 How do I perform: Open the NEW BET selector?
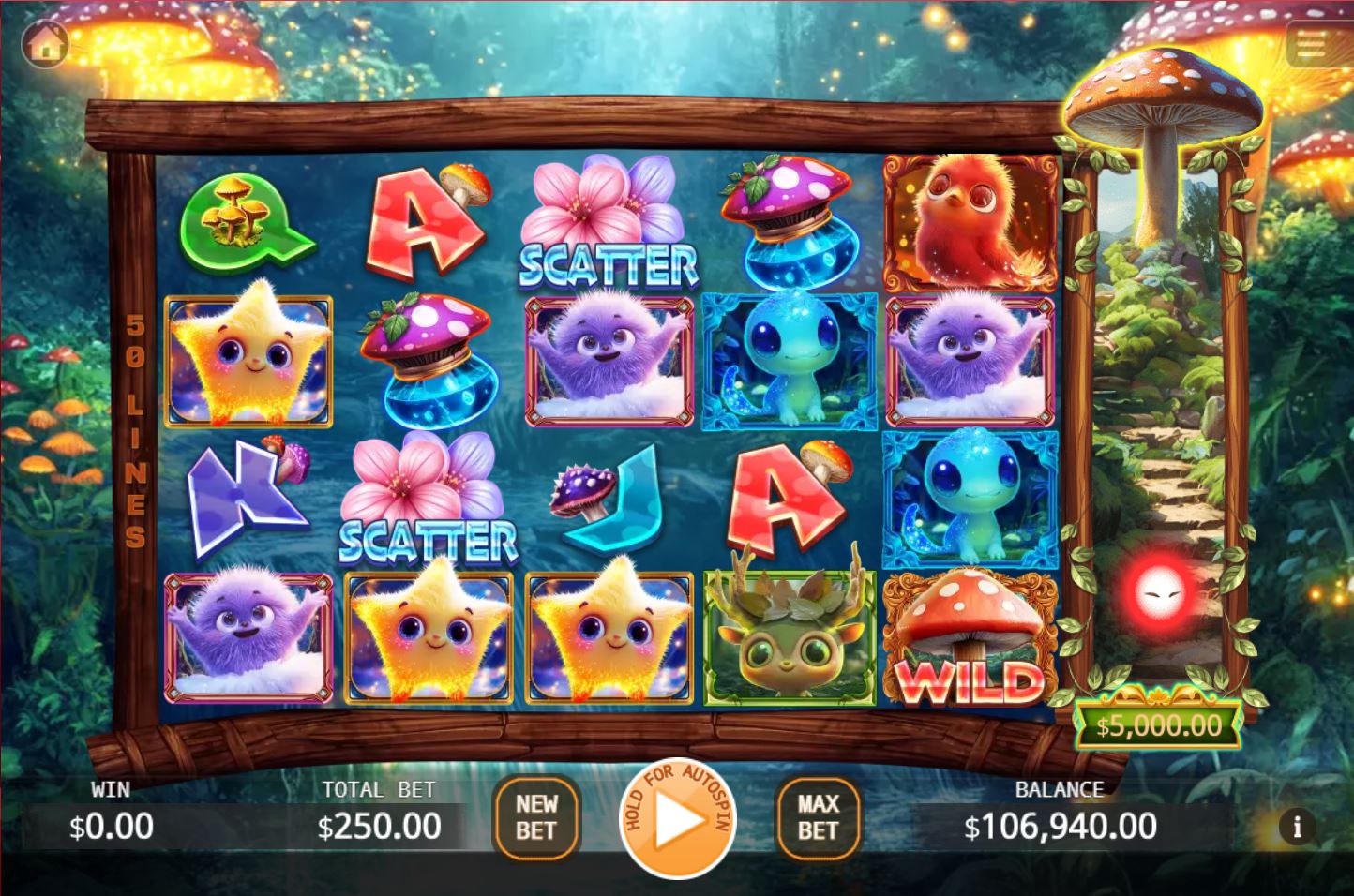(534, 818)
